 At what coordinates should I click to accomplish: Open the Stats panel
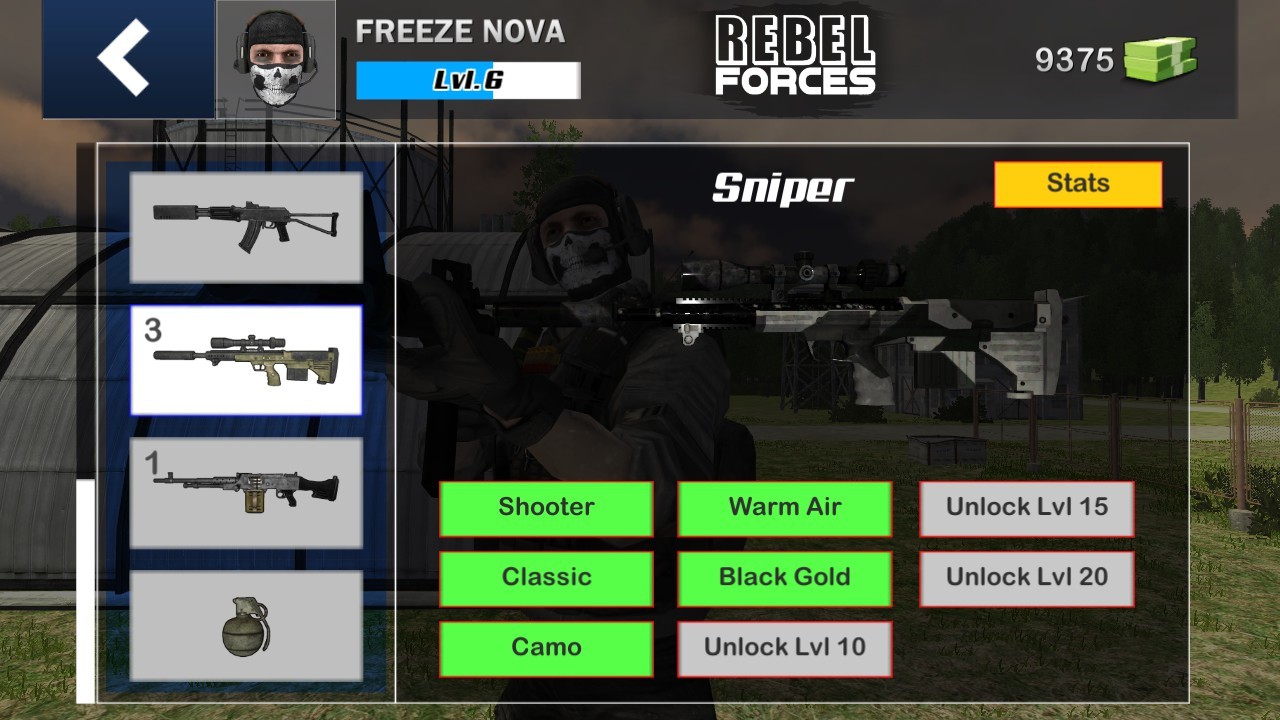click(1078, 183)
